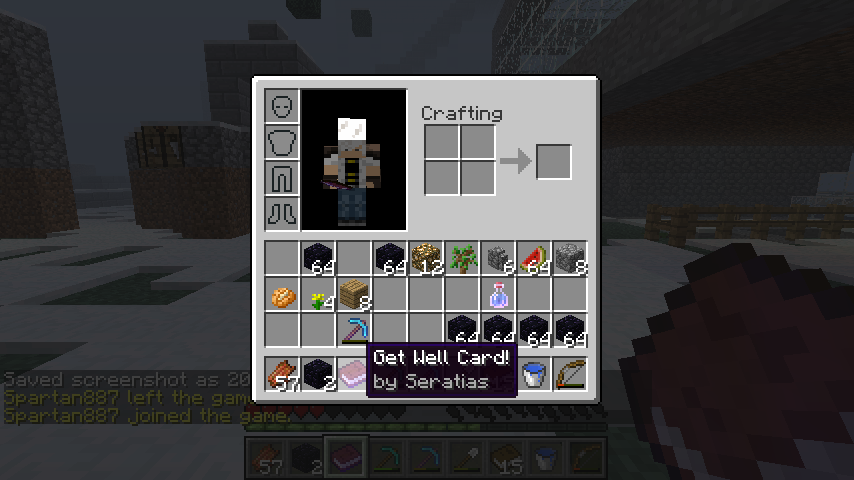Select the stone block stack of 6
Image resolution: width=854 pixels, height=480 pixels.
tap(498, 259)
